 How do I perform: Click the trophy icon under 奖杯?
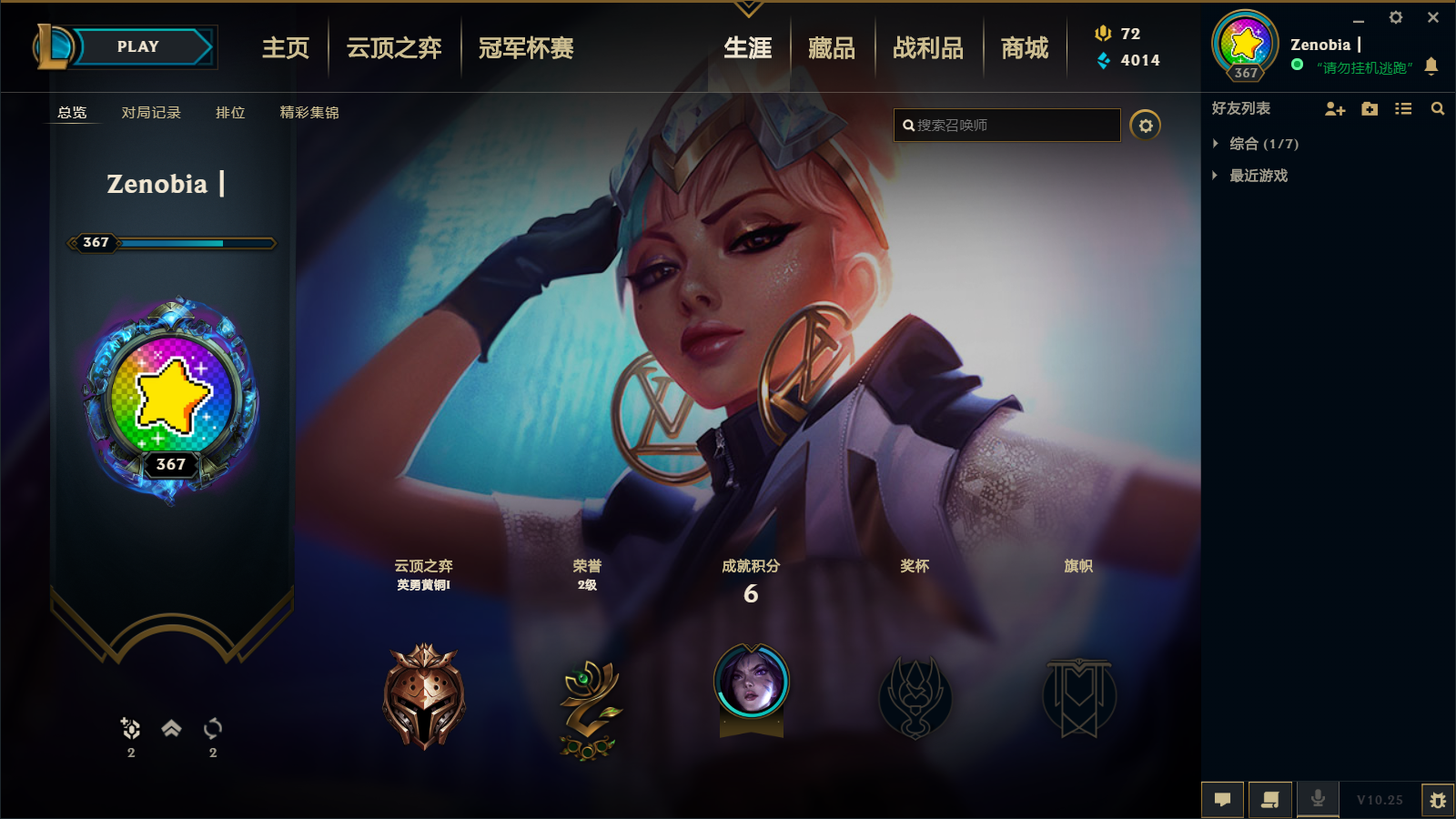click(915, 696)
